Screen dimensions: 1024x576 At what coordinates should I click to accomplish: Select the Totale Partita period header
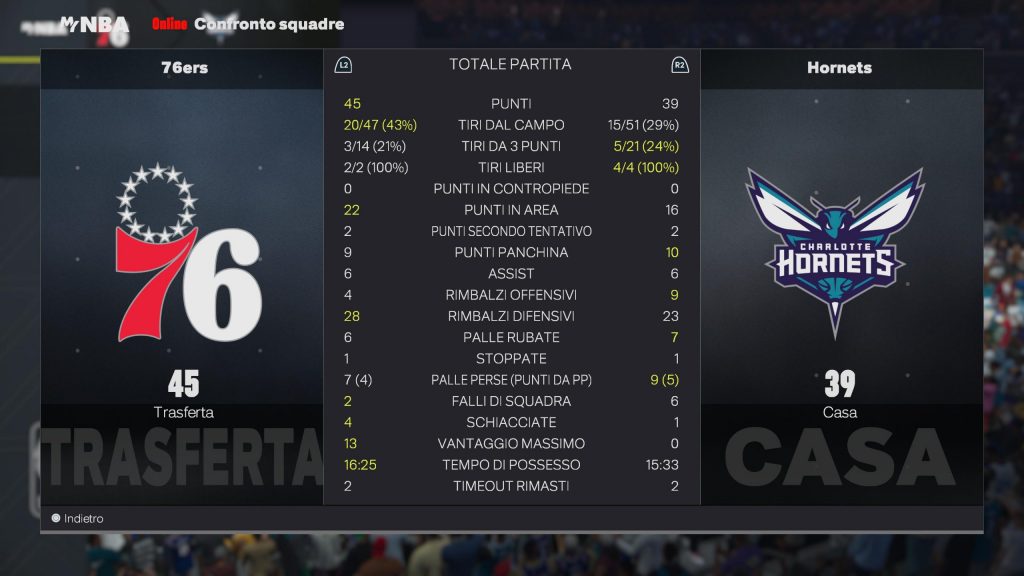point(510,65)
